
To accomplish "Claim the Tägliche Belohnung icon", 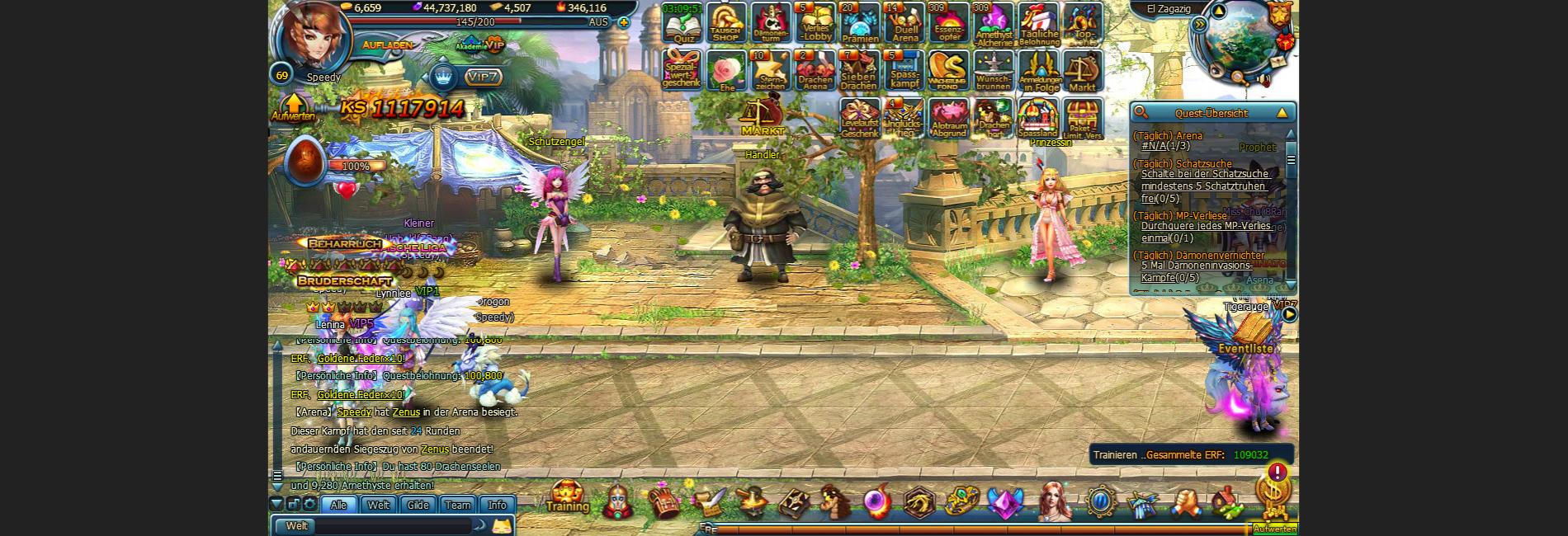I will pyautogui.click(x=1038, y=23).
